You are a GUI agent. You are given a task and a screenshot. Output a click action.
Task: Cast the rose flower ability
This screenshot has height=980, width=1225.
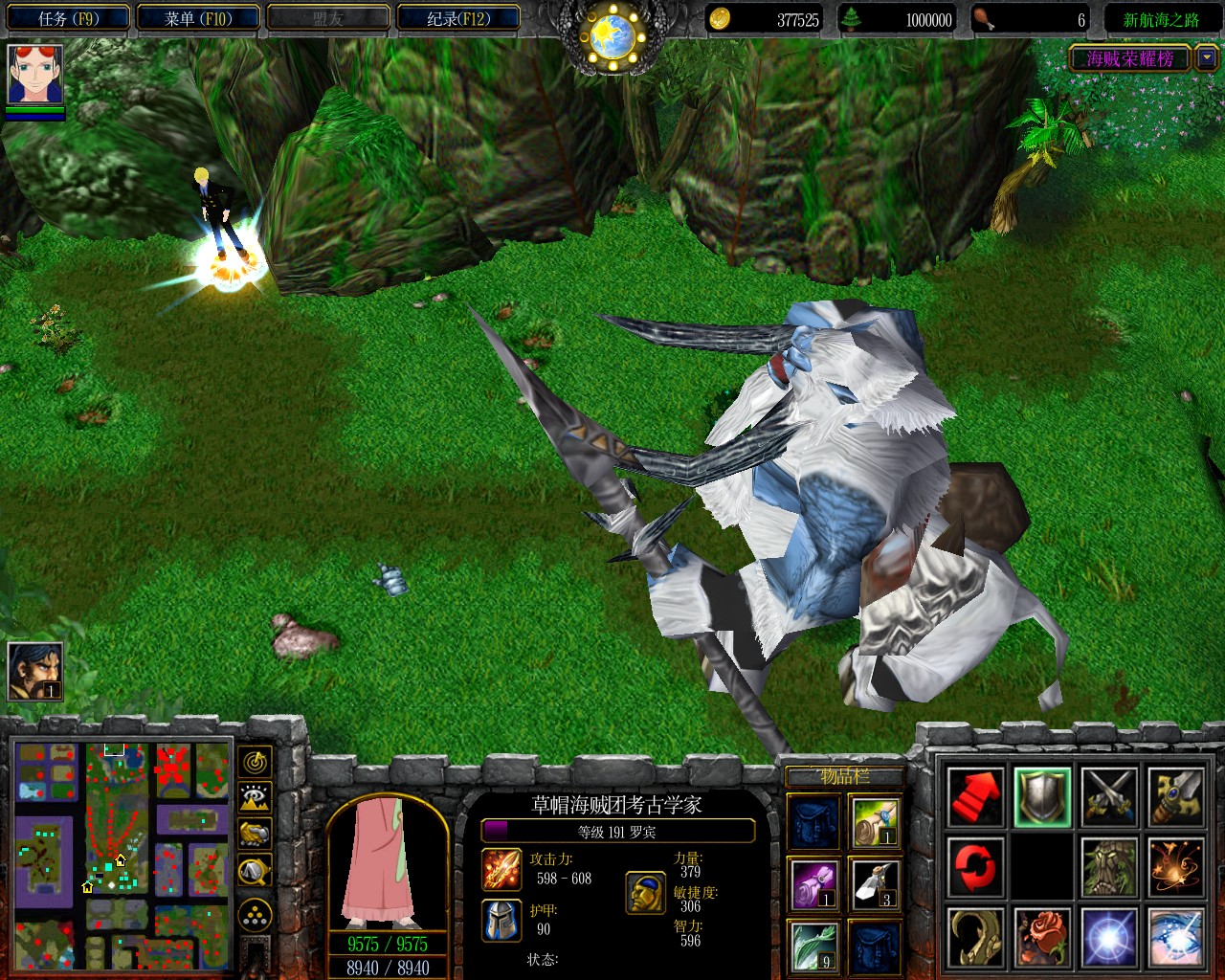pyautogui.click(x=1042, y=937)
